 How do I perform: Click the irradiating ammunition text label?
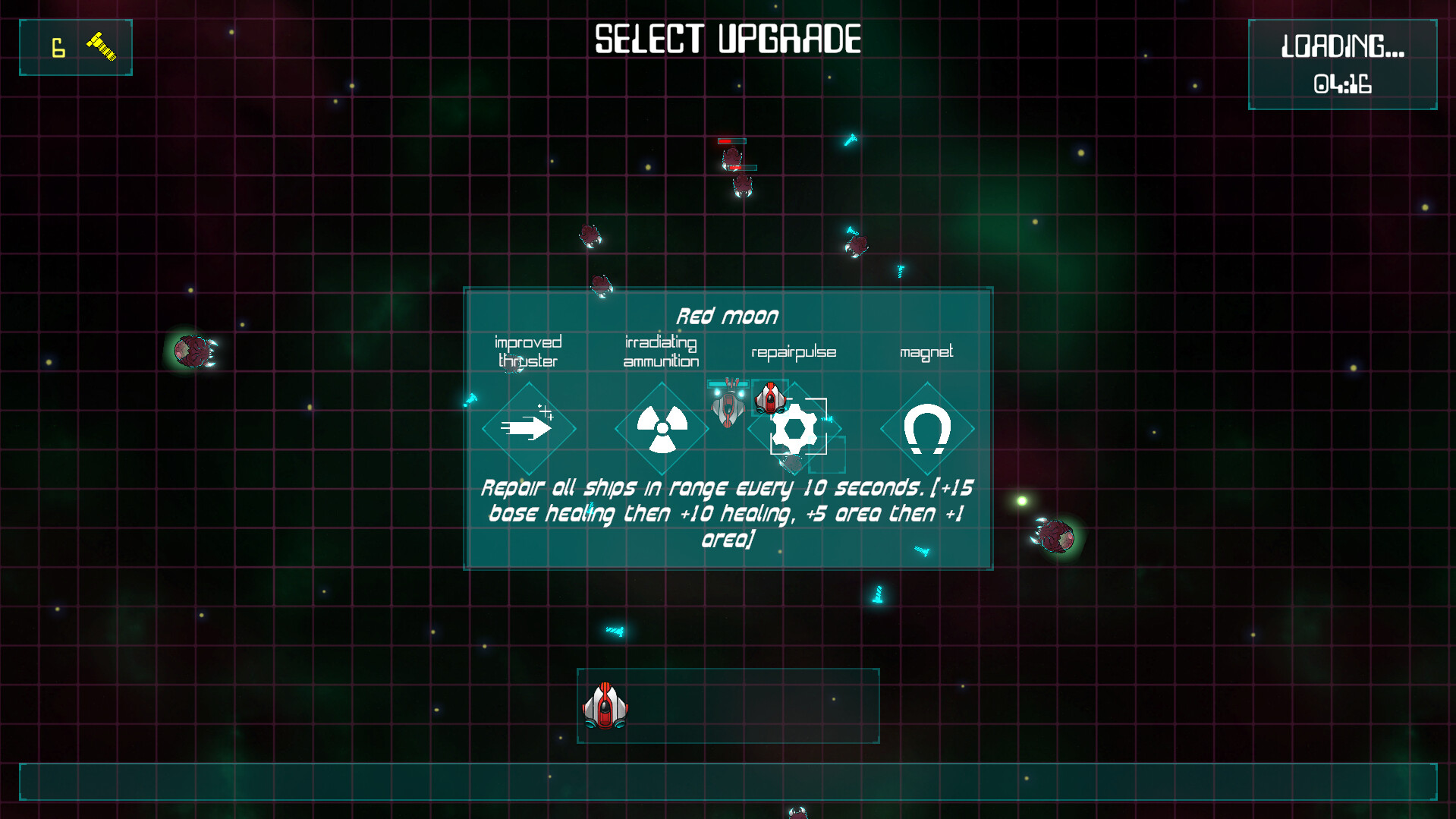coord(660,353)
